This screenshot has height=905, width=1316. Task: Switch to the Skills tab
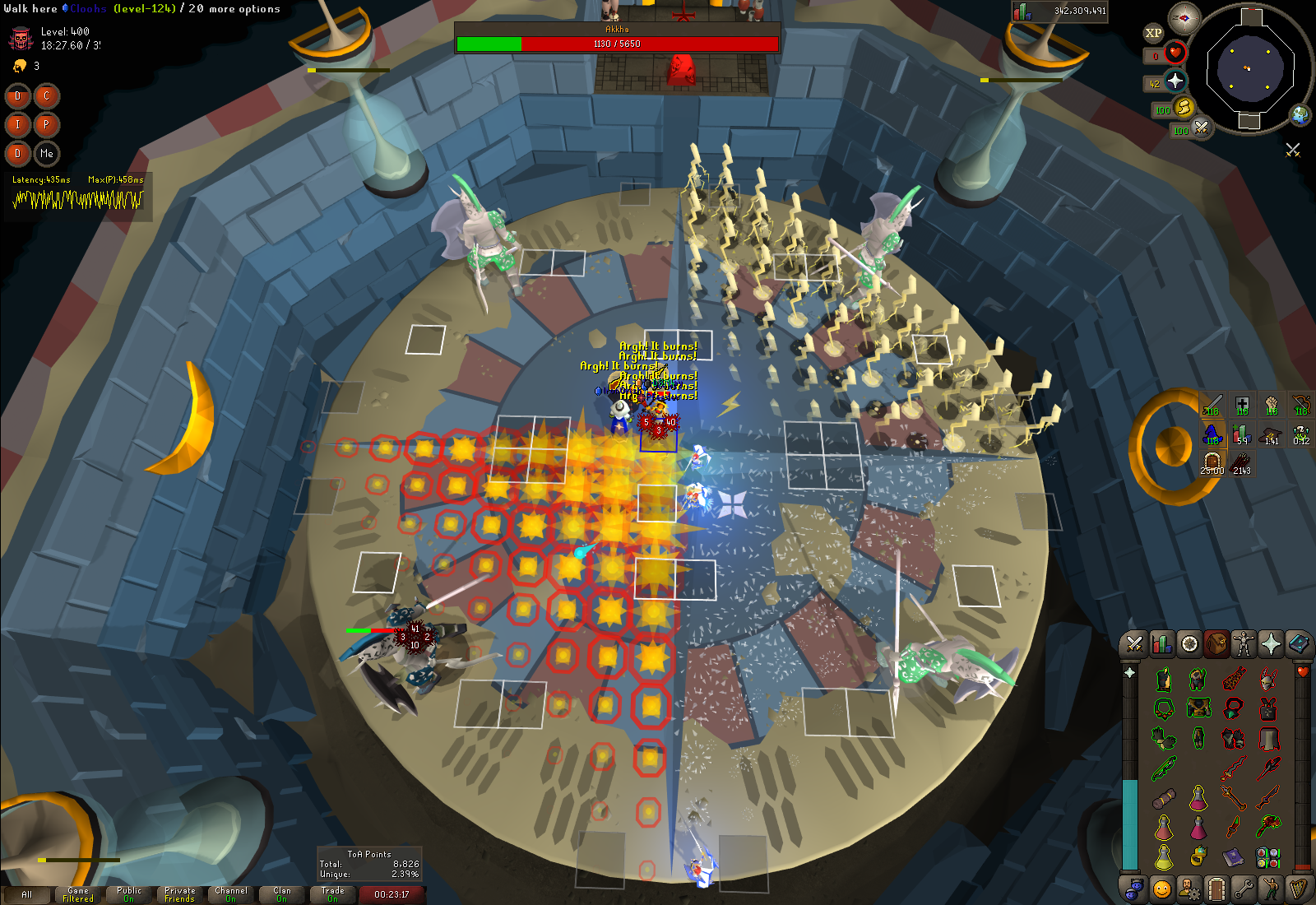(1162, 643)
